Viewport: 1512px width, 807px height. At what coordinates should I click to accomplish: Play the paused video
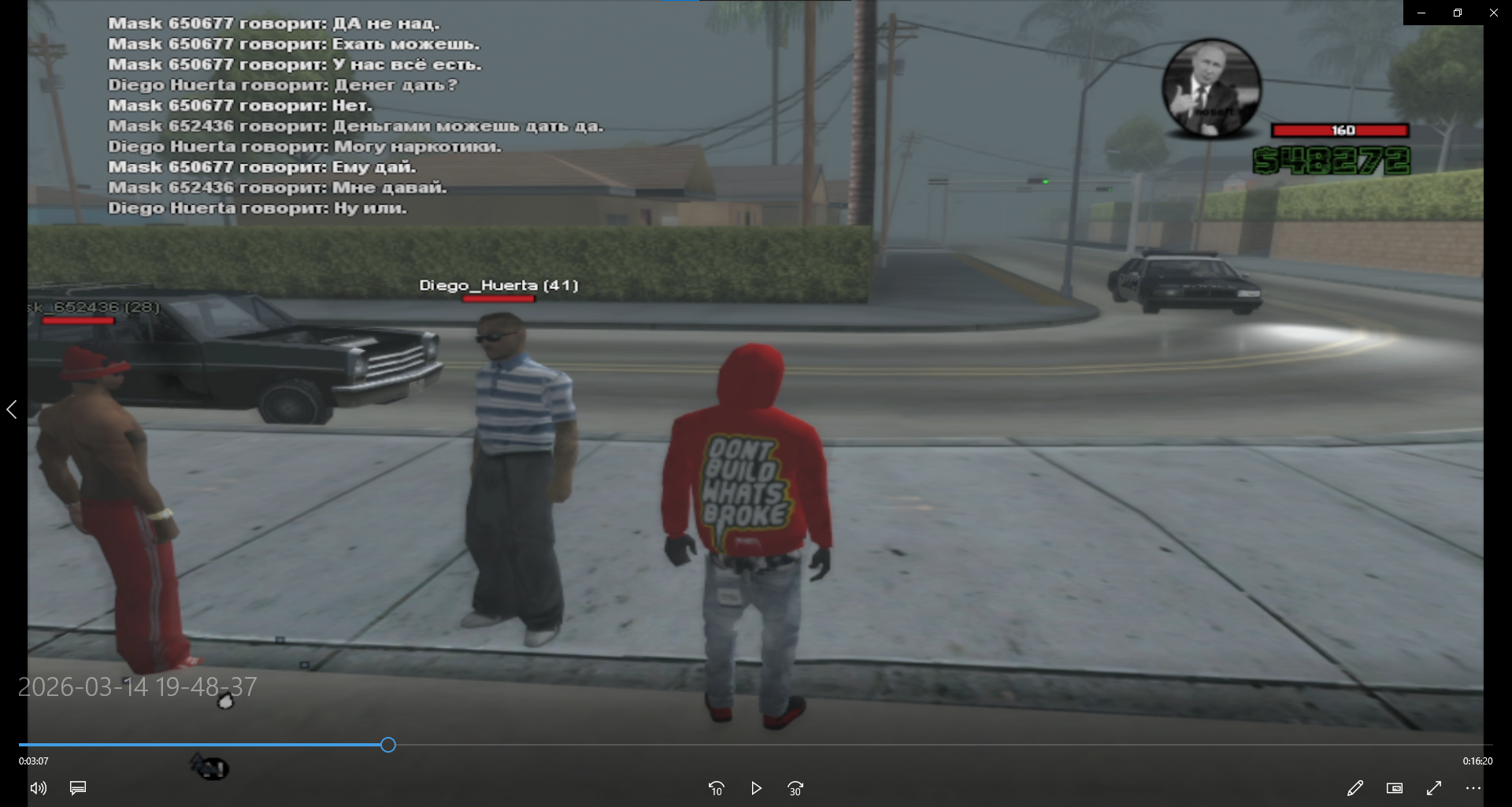pyautogui.click(x=756, y=788)
